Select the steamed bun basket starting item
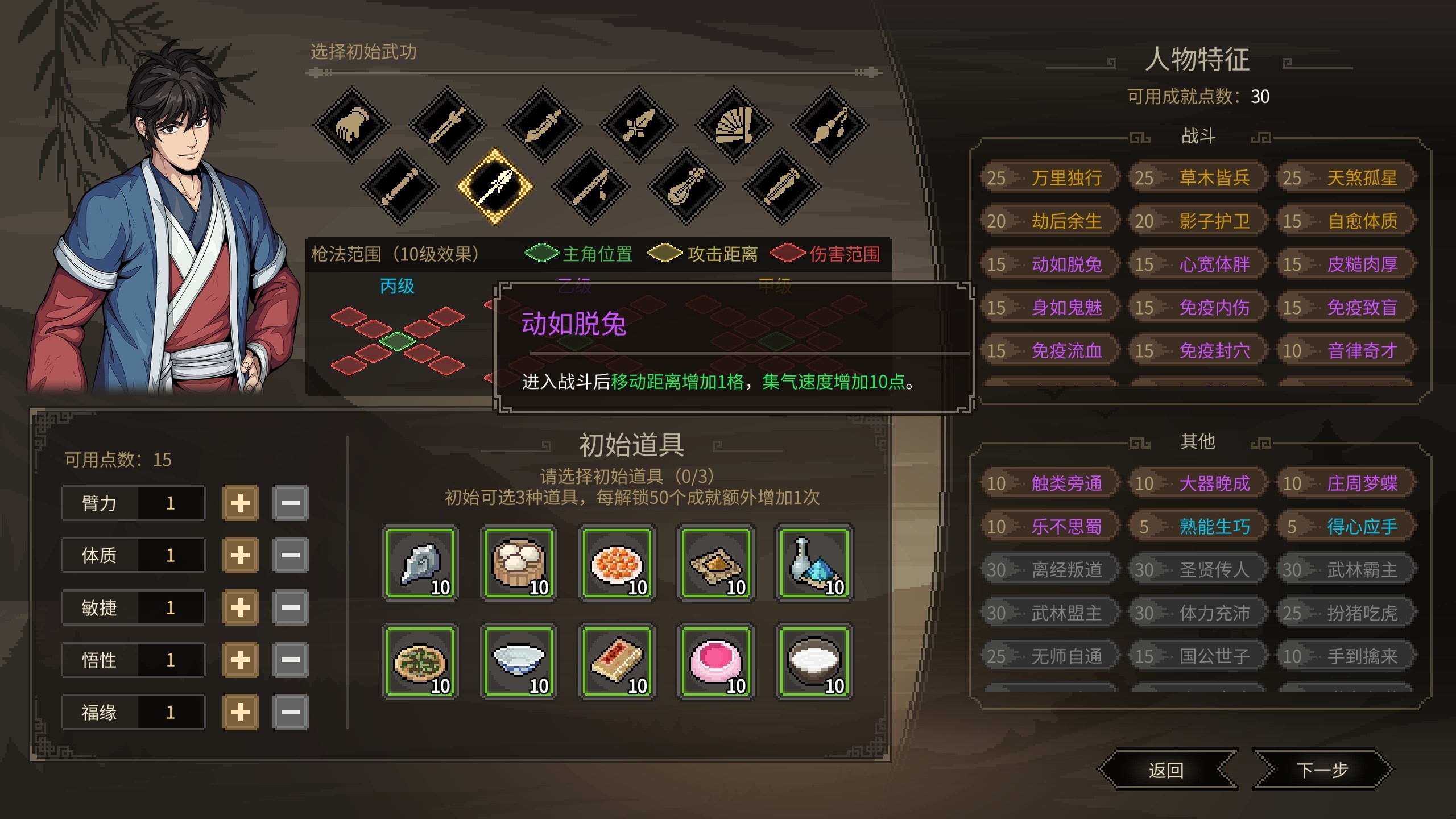This screenshot has height=819, width=1456. coord(519,564)
